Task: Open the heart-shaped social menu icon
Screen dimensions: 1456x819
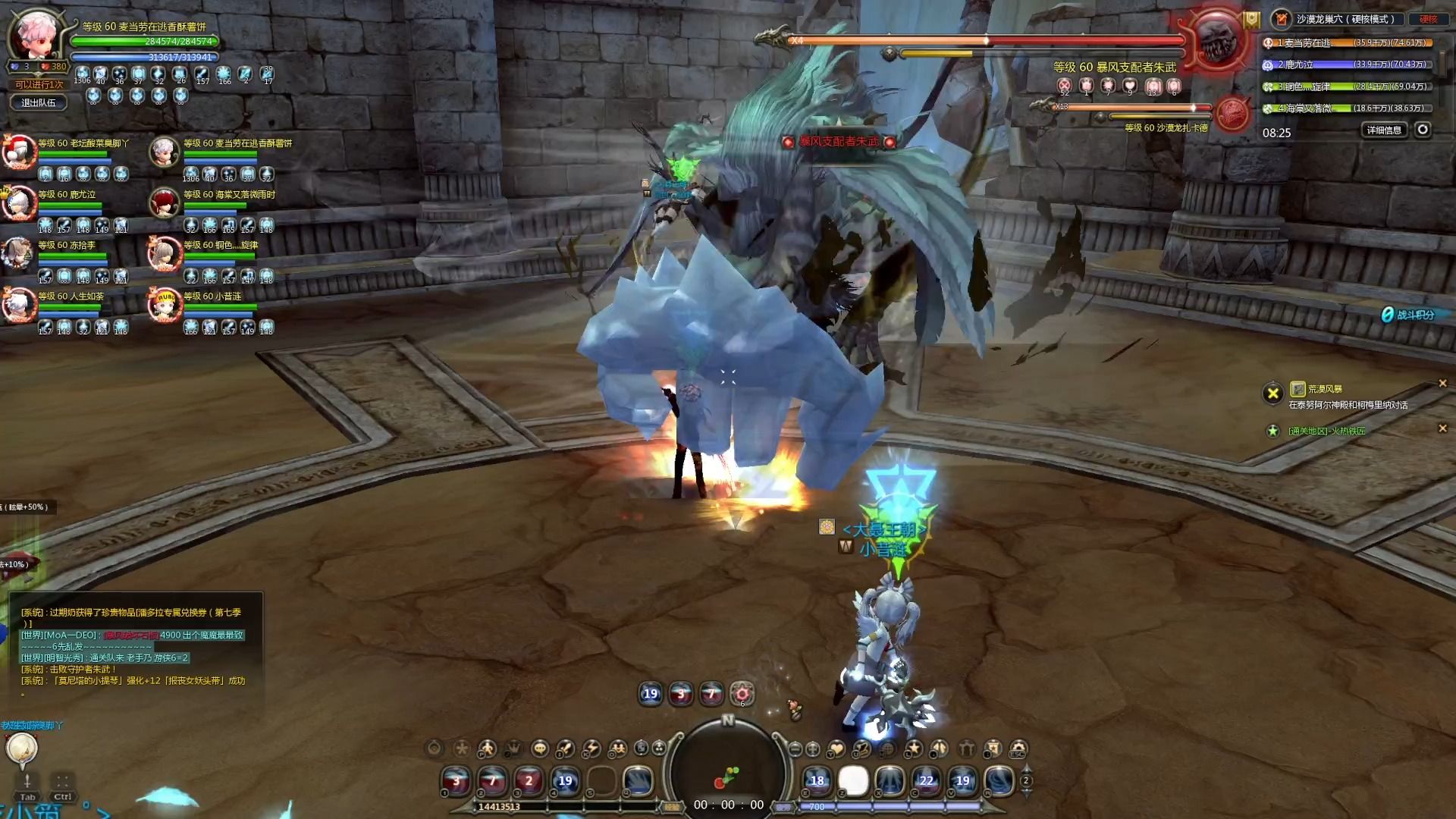Action: [x=836, y=749]
